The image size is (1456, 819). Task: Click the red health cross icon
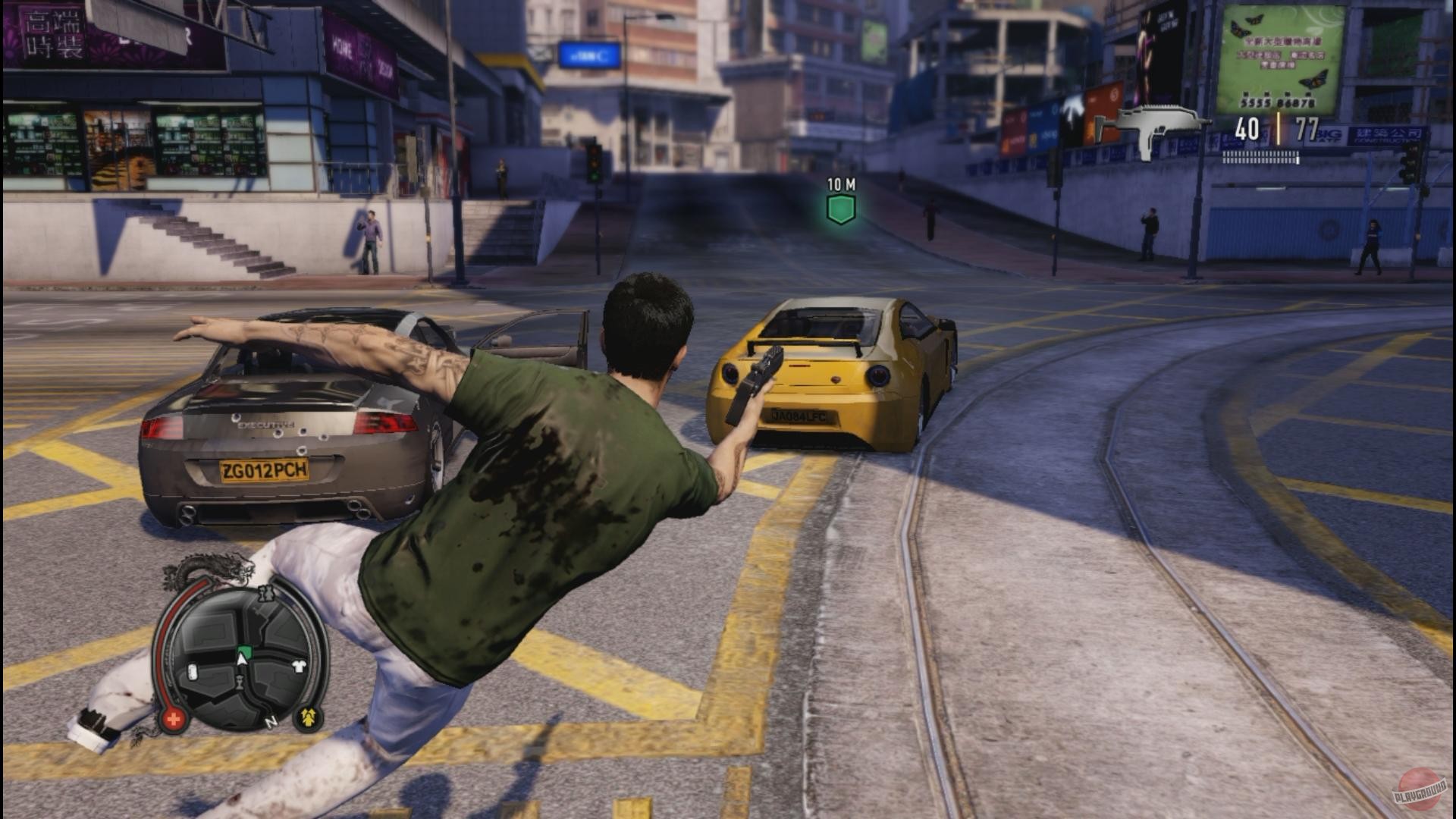pyautogui.click(x=174, y=719)
